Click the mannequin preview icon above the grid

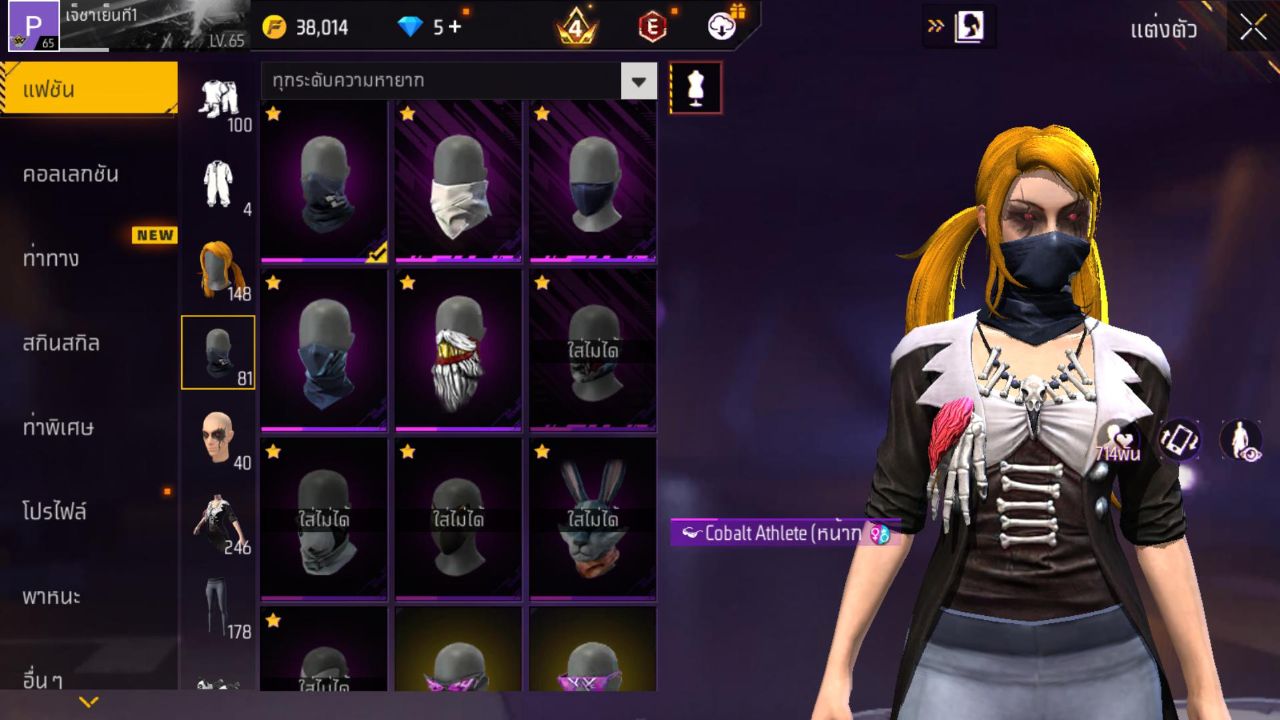[x=694, y=87]
